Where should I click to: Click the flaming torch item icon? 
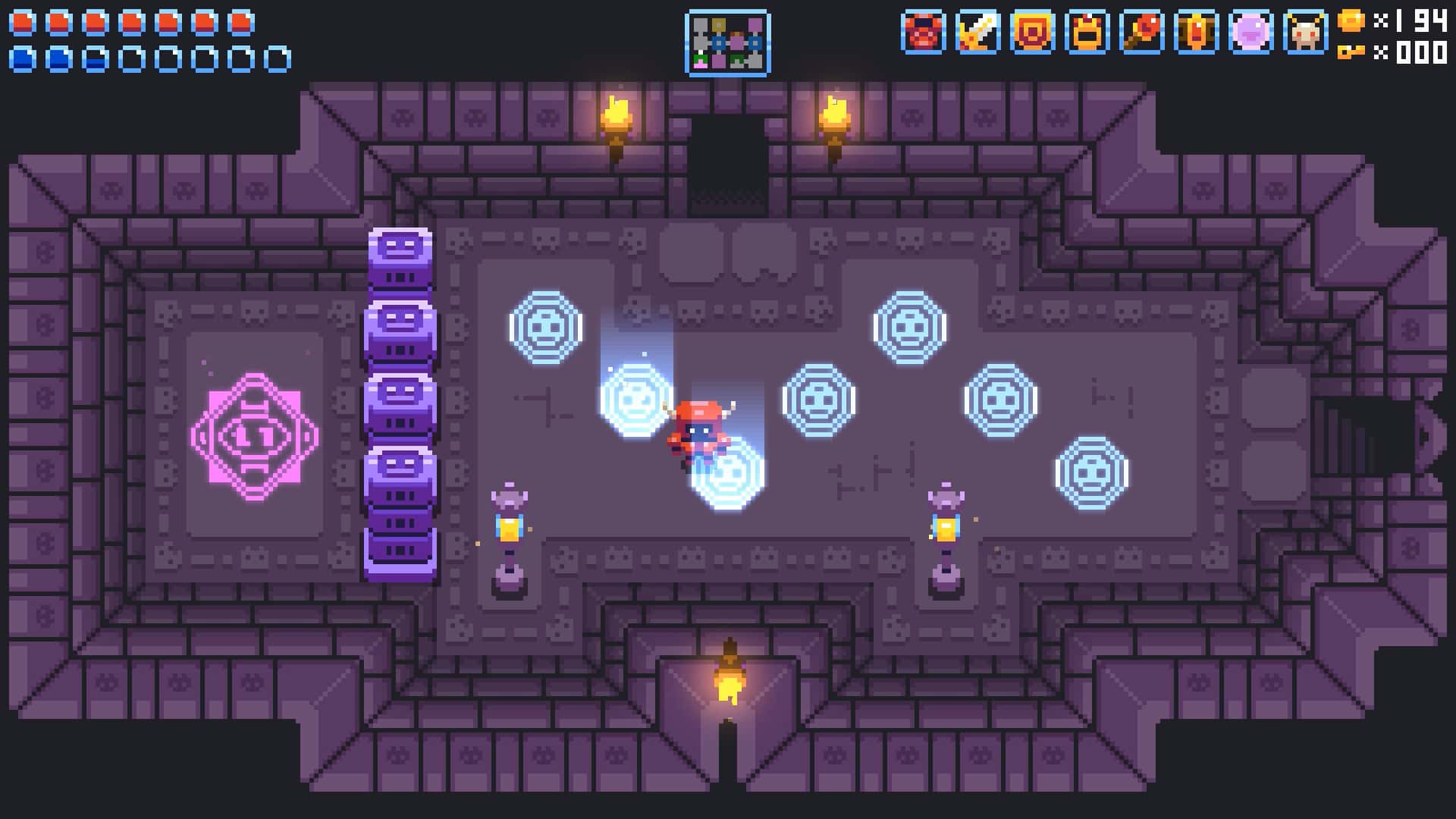coord(1141,34)
